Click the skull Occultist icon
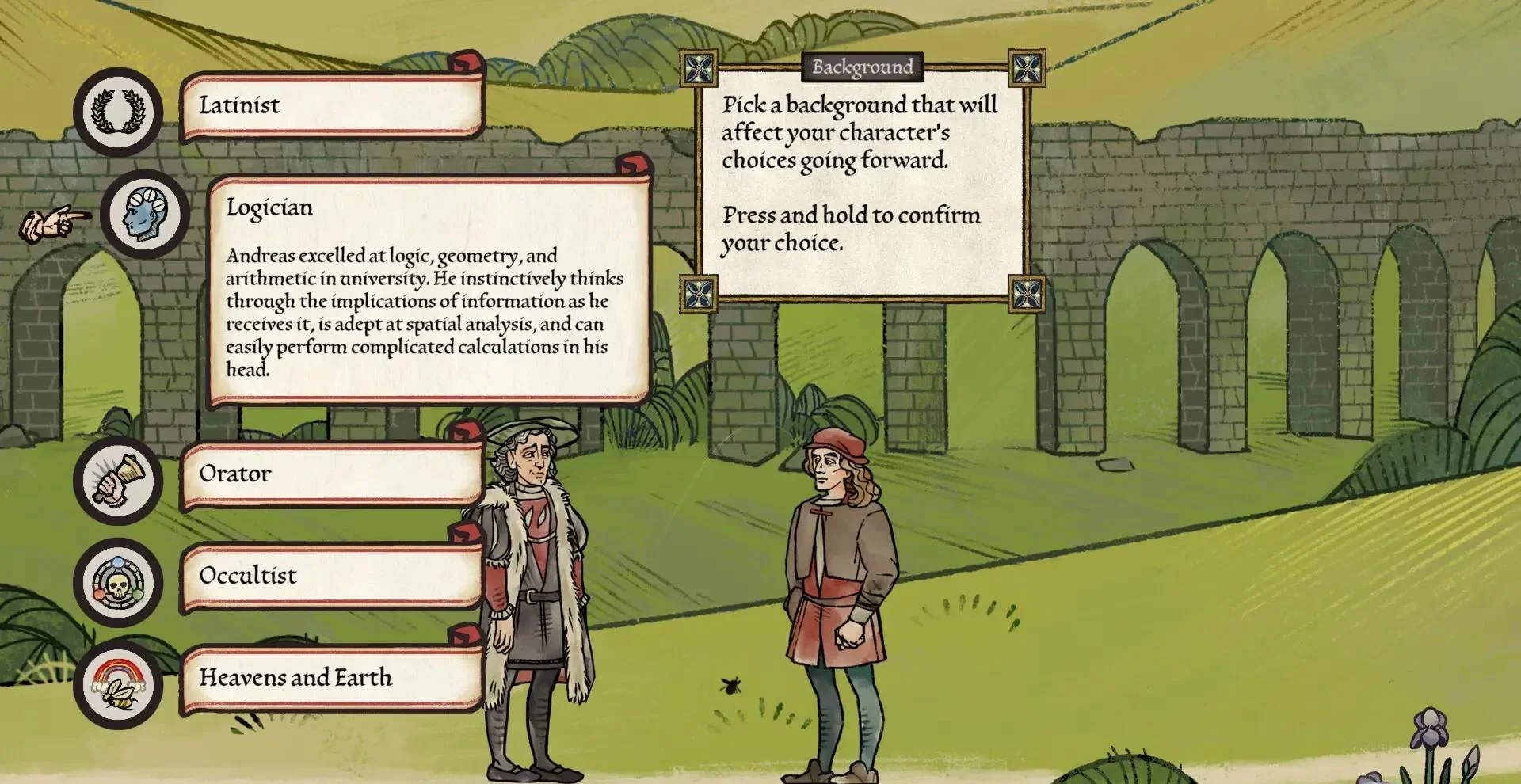 point(118,583)
